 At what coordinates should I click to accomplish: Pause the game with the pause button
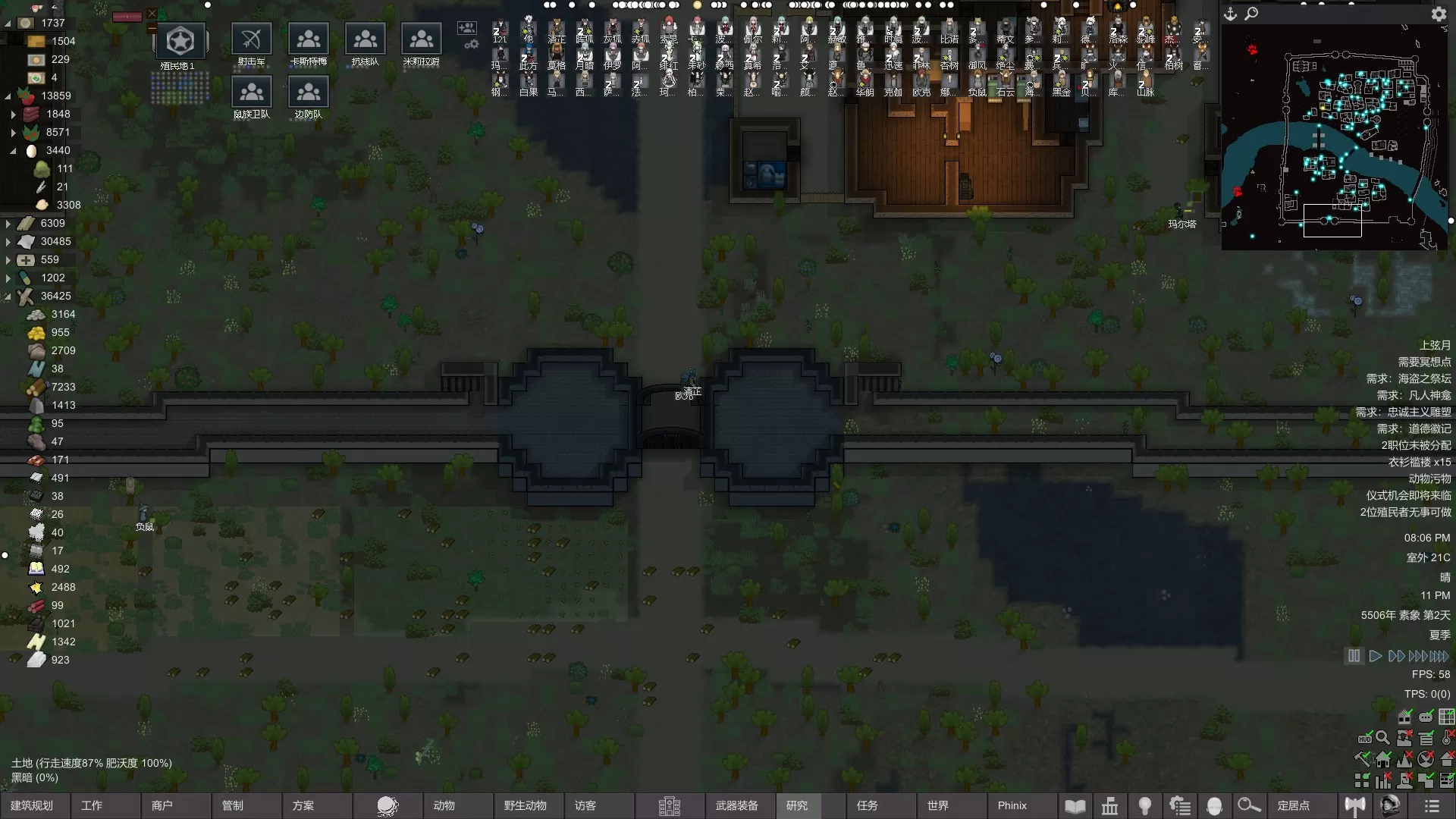pos(1354,656)
